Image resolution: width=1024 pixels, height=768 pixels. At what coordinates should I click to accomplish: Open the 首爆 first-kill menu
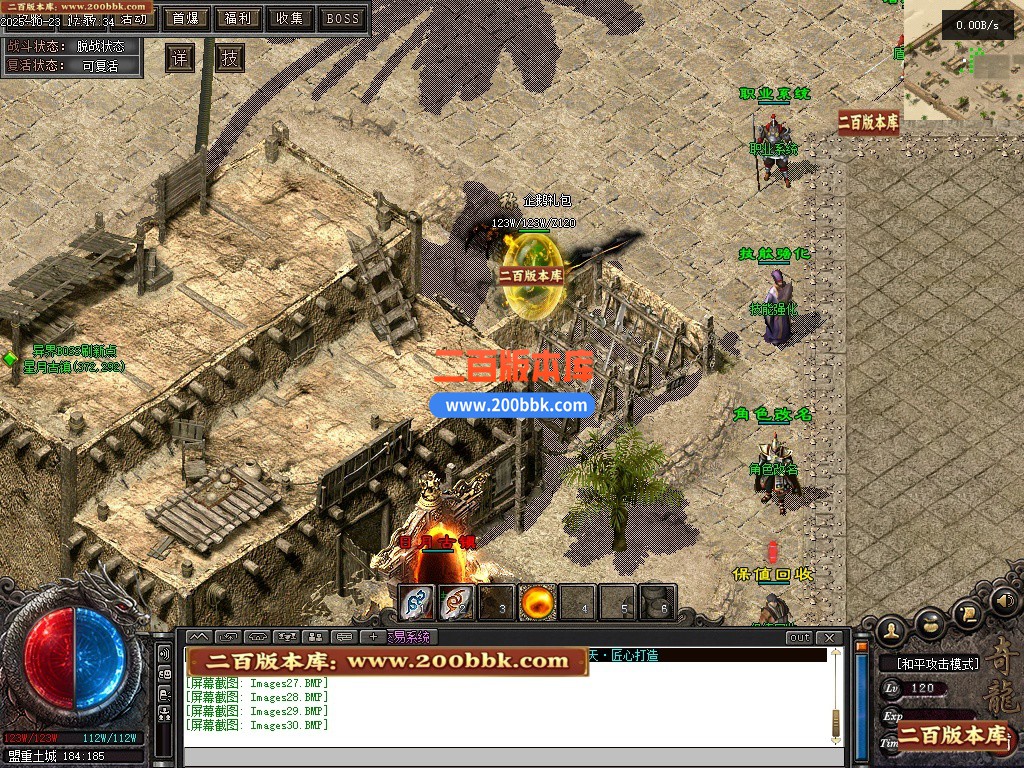tap(185, 18)
